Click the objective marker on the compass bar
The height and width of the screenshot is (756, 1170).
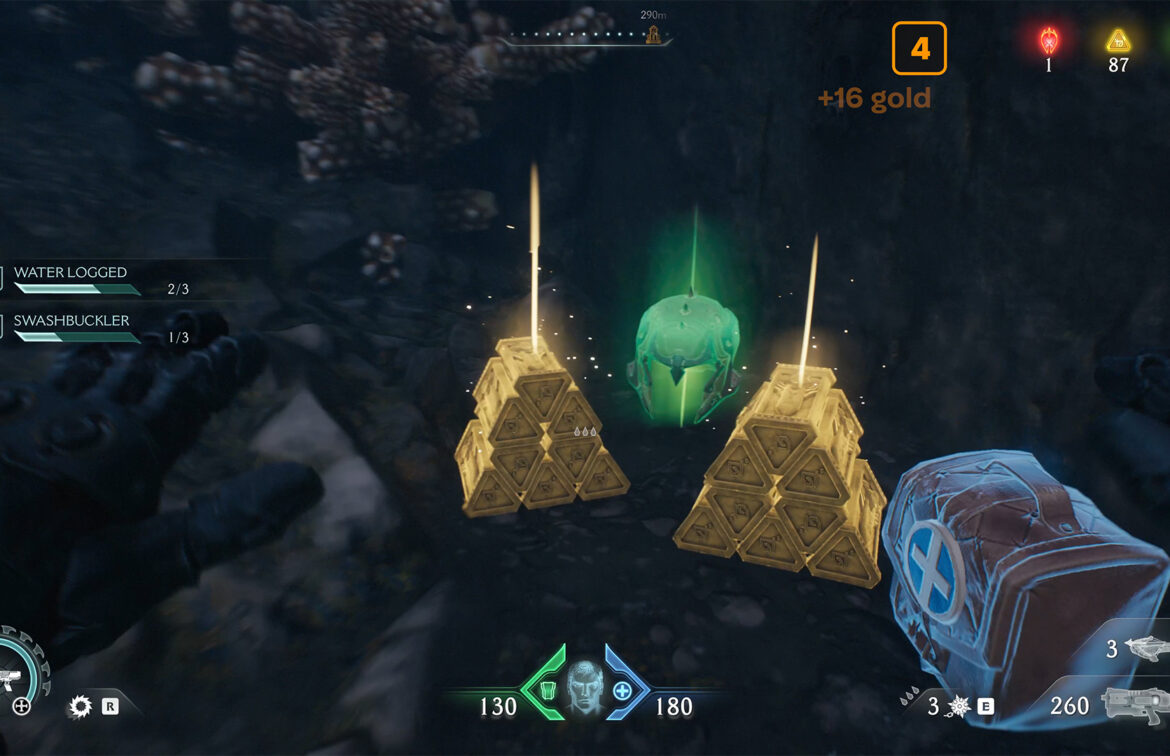[654, 35]
